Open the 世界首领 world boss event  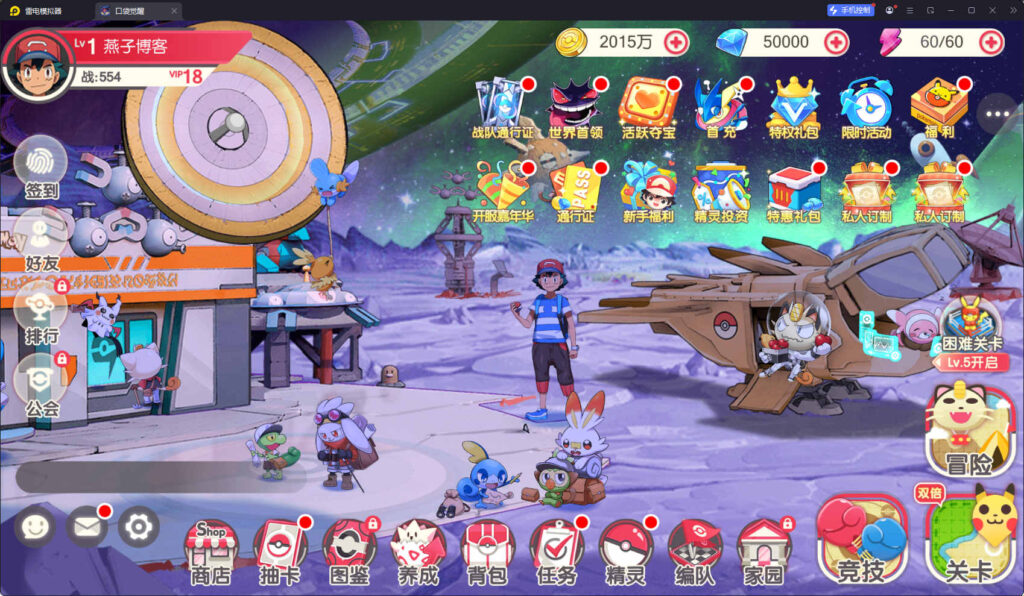[575, 106]
